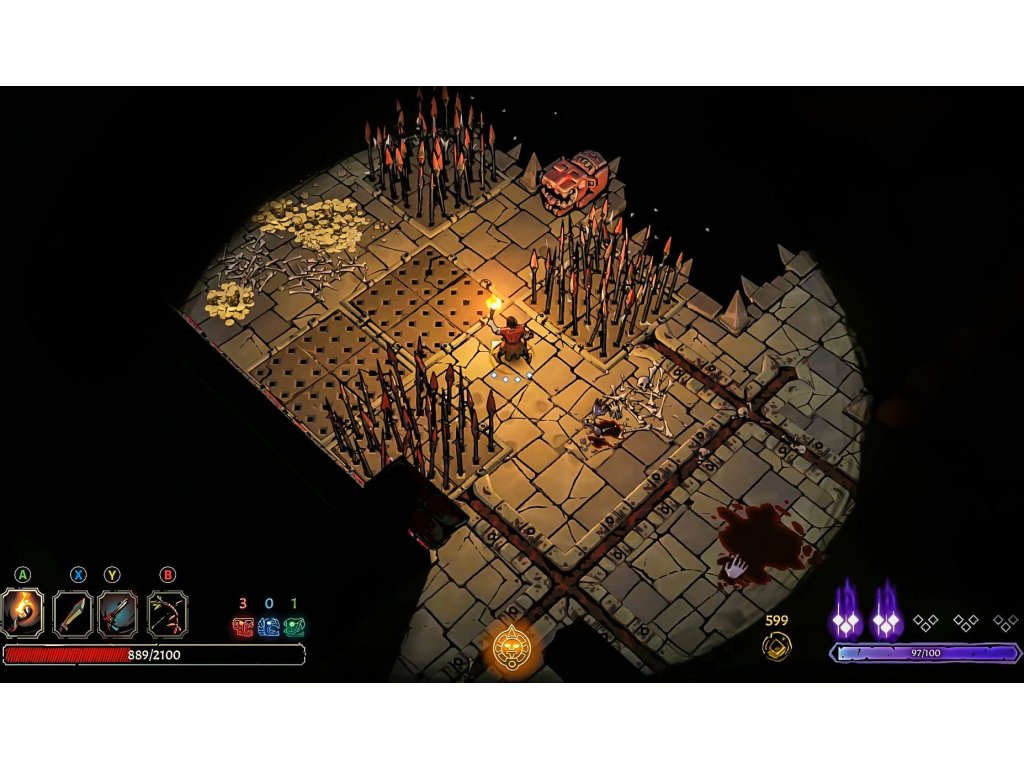Select the sword weapon slot
The image size is (1024, 768).
tap(73, 614)
